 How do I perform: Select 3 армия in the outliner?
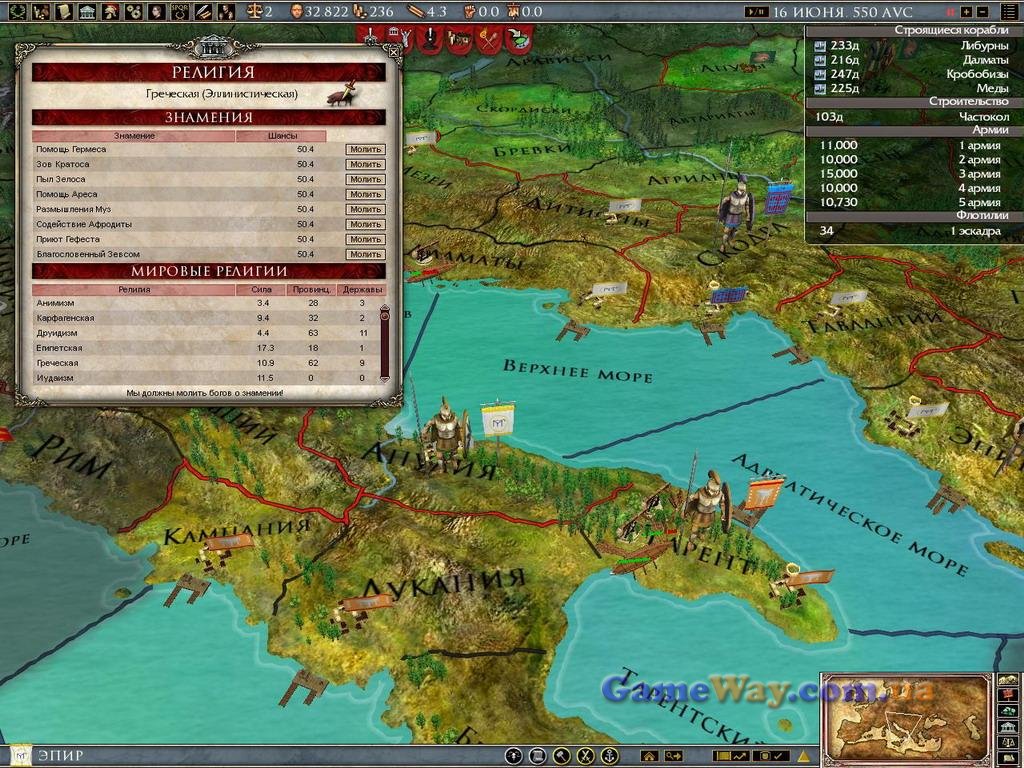click(908, 173)
